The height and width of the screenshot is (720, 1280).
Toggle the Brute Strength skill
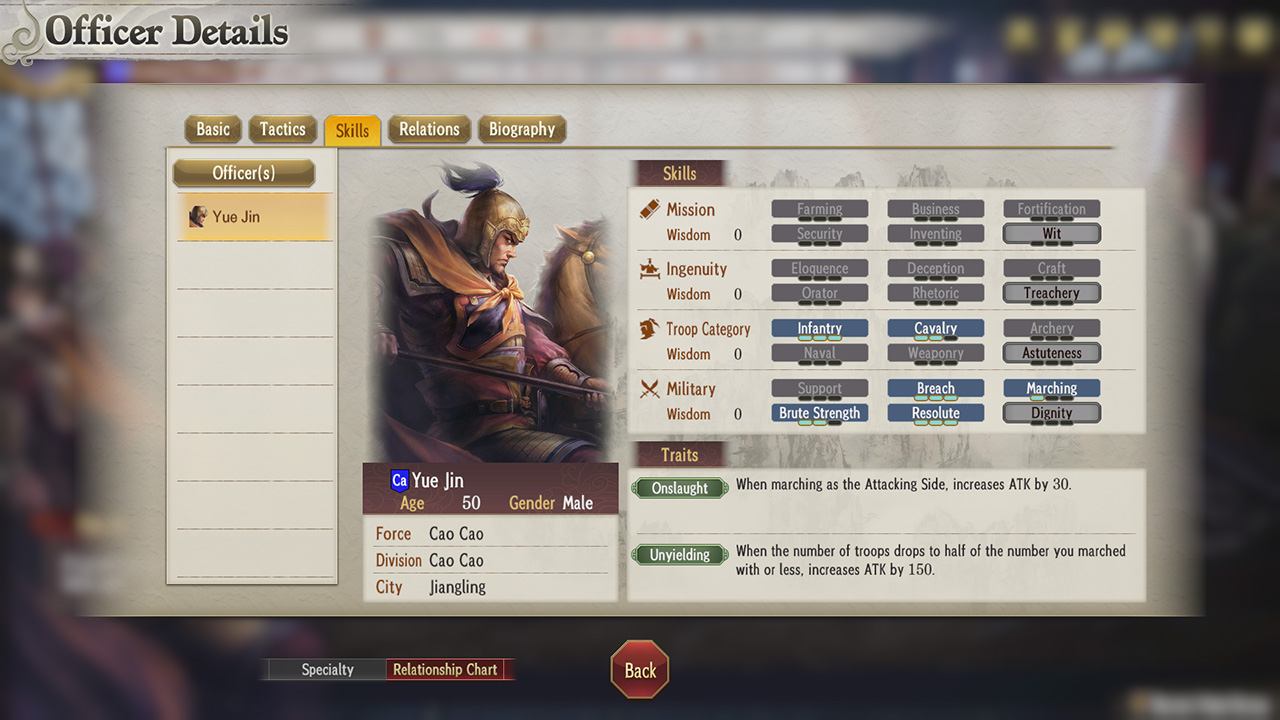[819, 412]
